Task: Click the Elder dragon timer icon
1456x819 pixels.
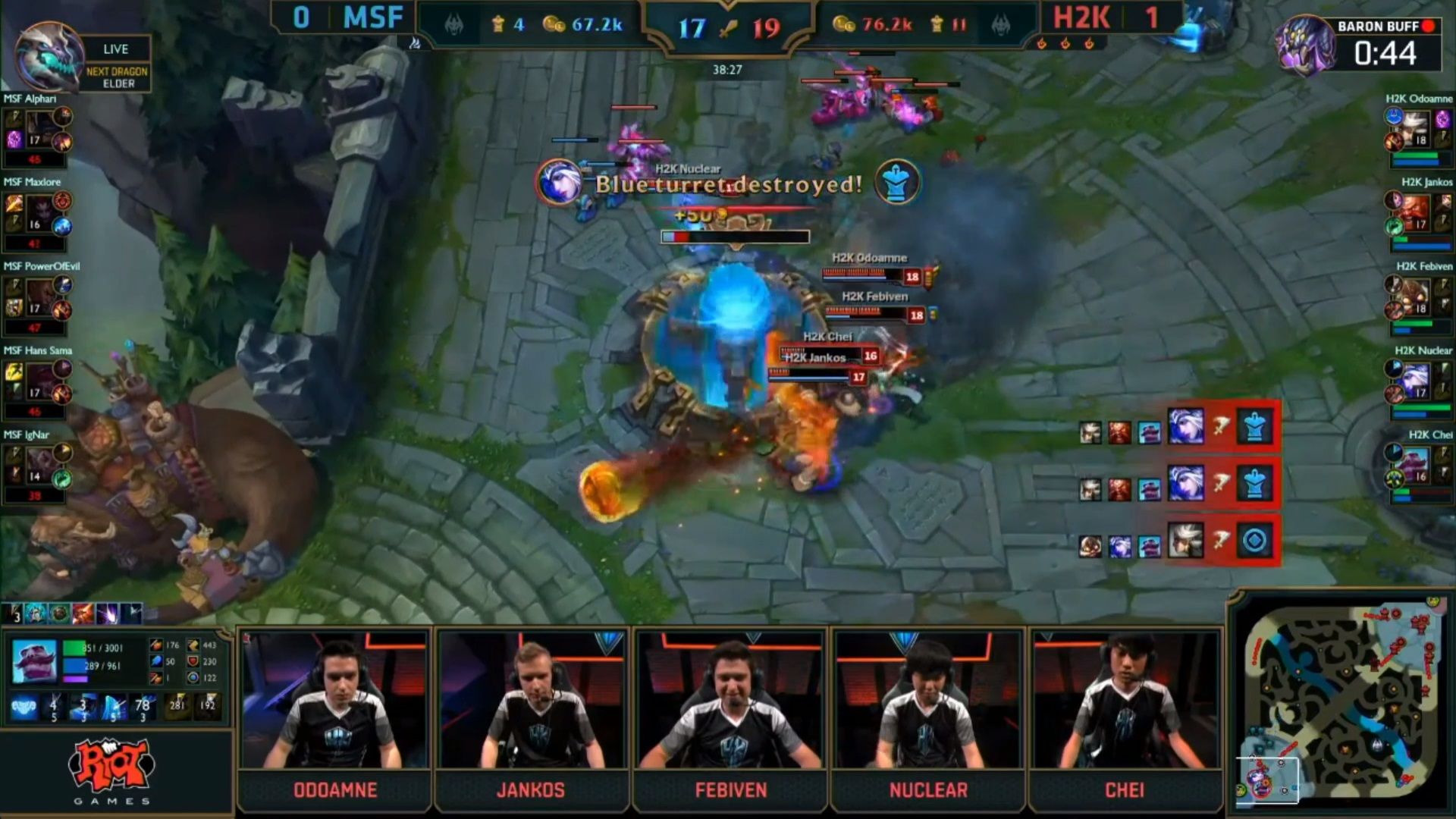Action: tap(49, 57)
